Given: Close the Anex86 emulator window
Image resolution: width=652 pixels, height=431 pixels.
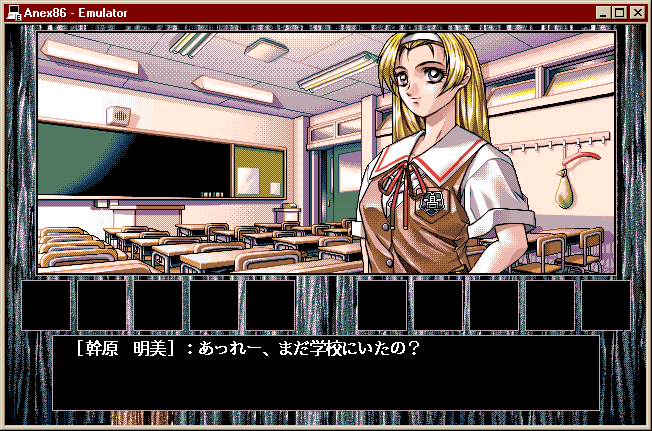Looking at the screenshot, I should pos(637,12).
